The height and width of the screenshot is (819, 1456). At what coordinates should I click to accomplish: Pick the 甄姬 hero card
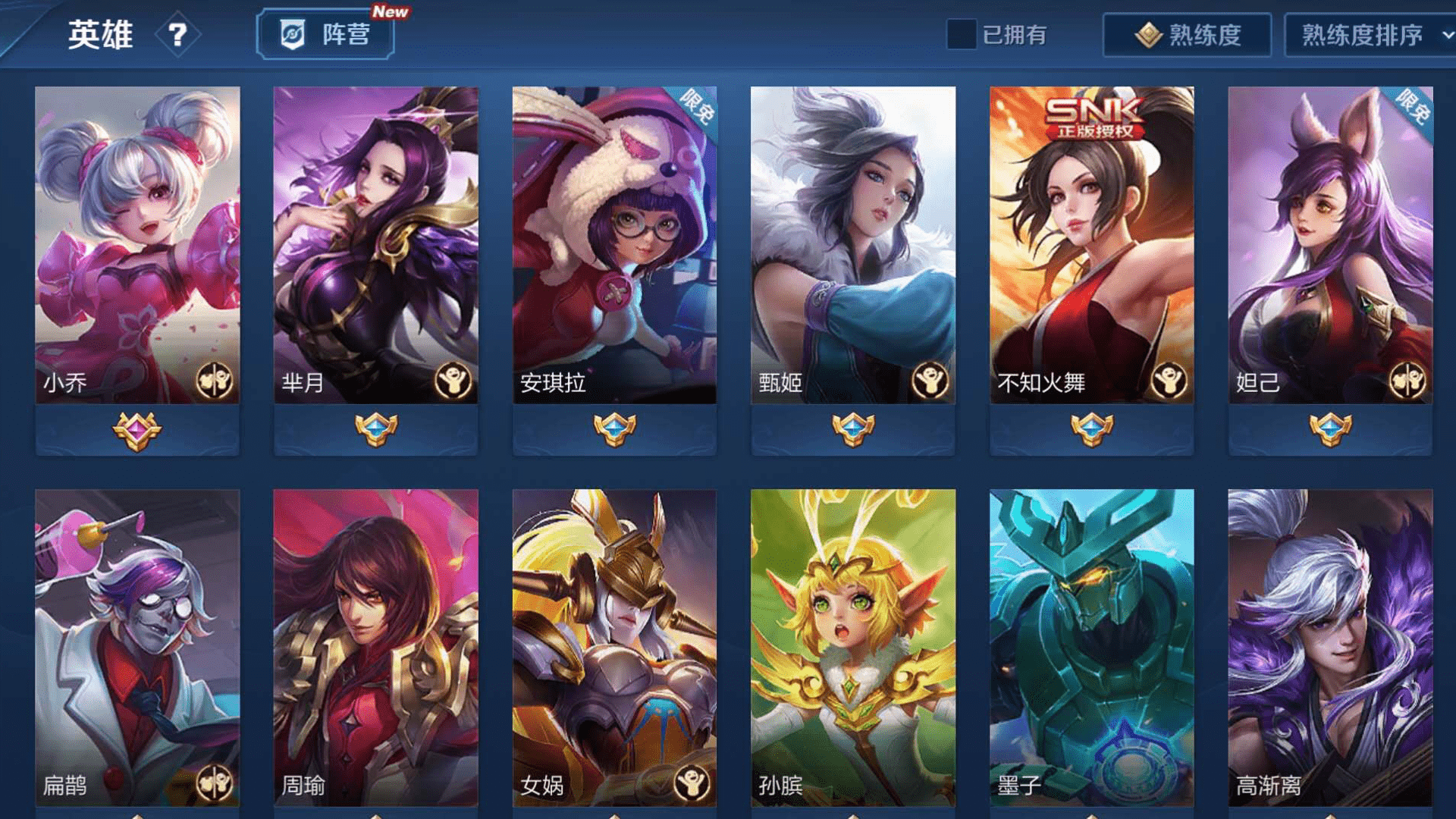[x=852, y=244]
